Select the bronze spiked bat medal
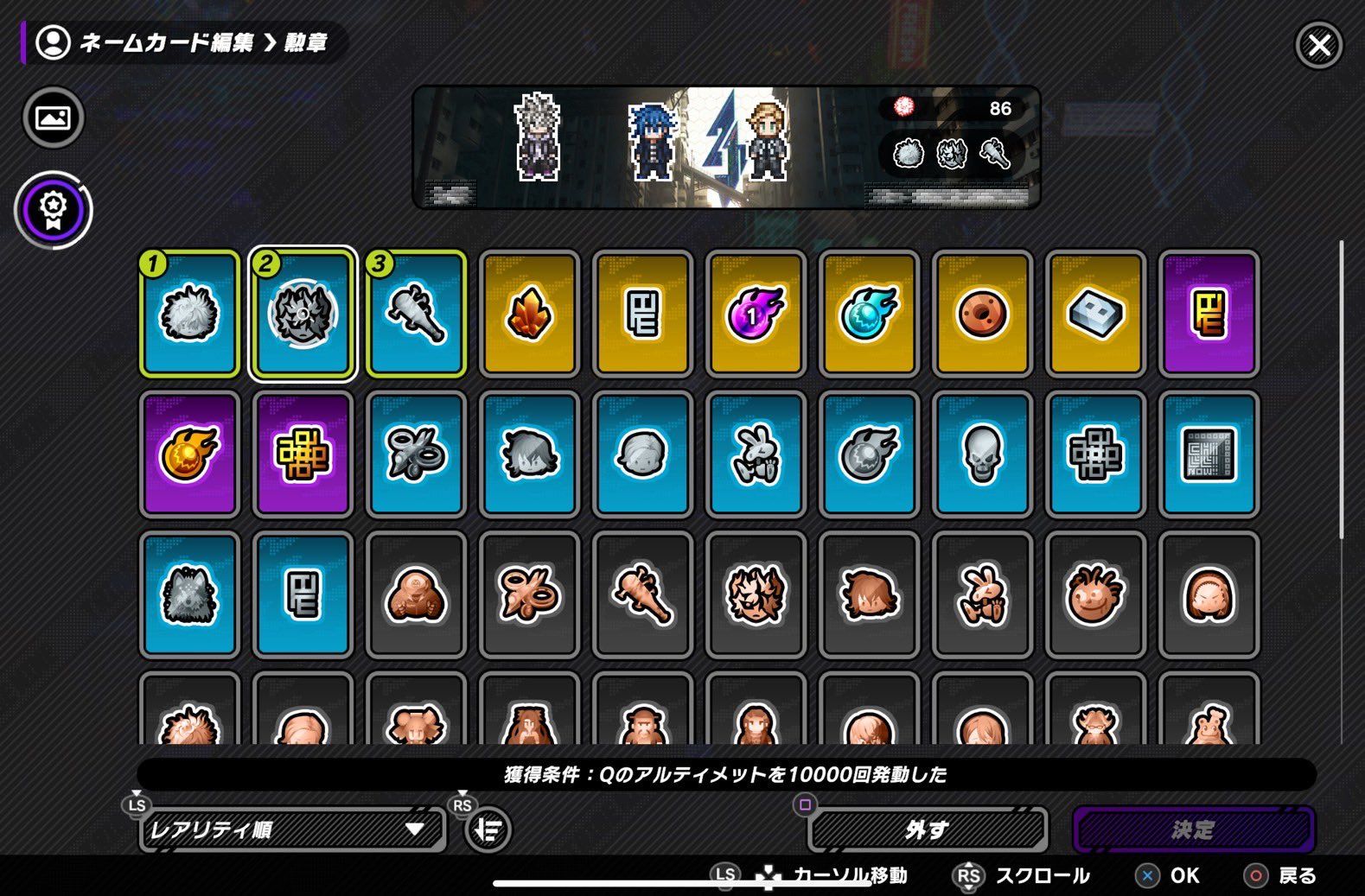The width and height of the screenshot is (1365, 896). click(x=642, y=594)
